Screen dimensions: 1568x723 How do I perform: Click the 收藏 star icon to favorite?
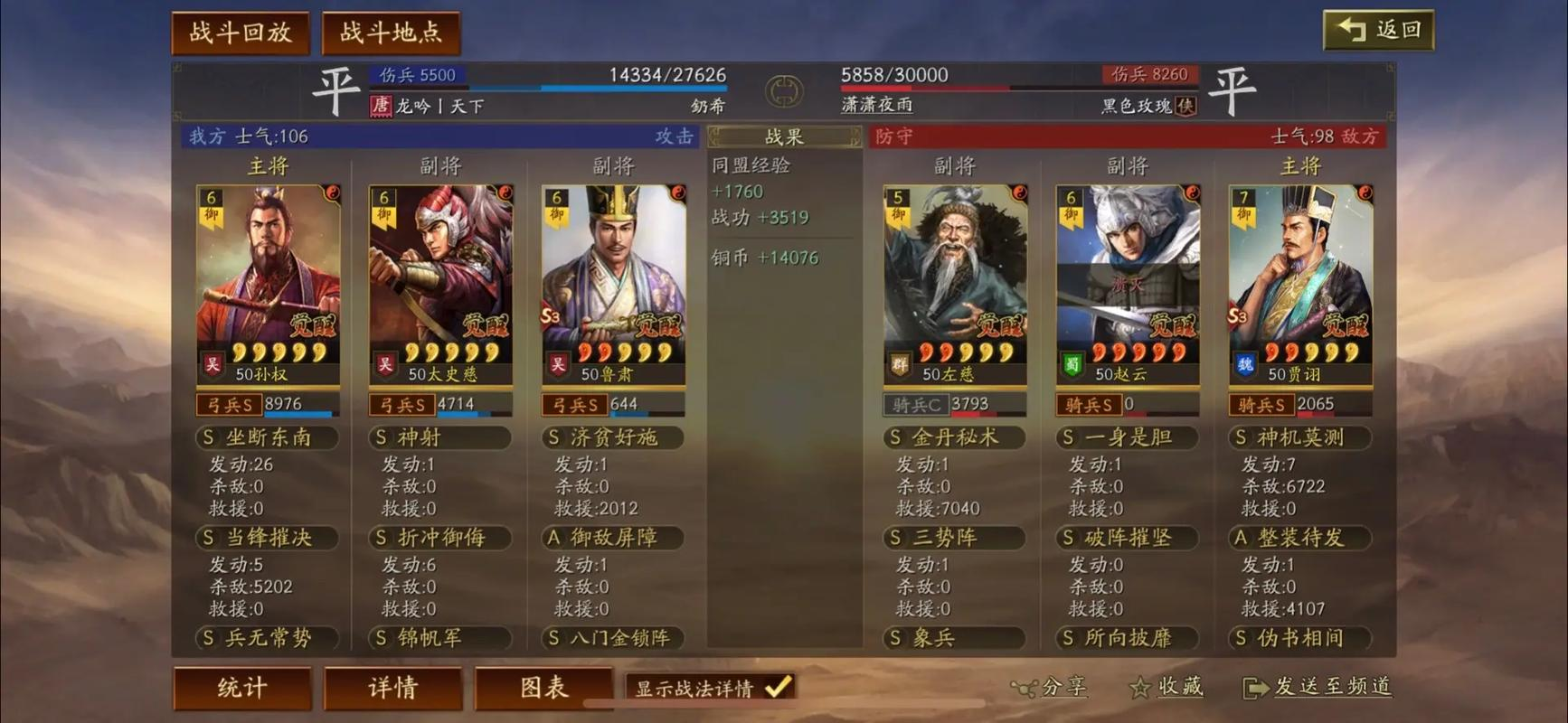tap(1138, 688)
